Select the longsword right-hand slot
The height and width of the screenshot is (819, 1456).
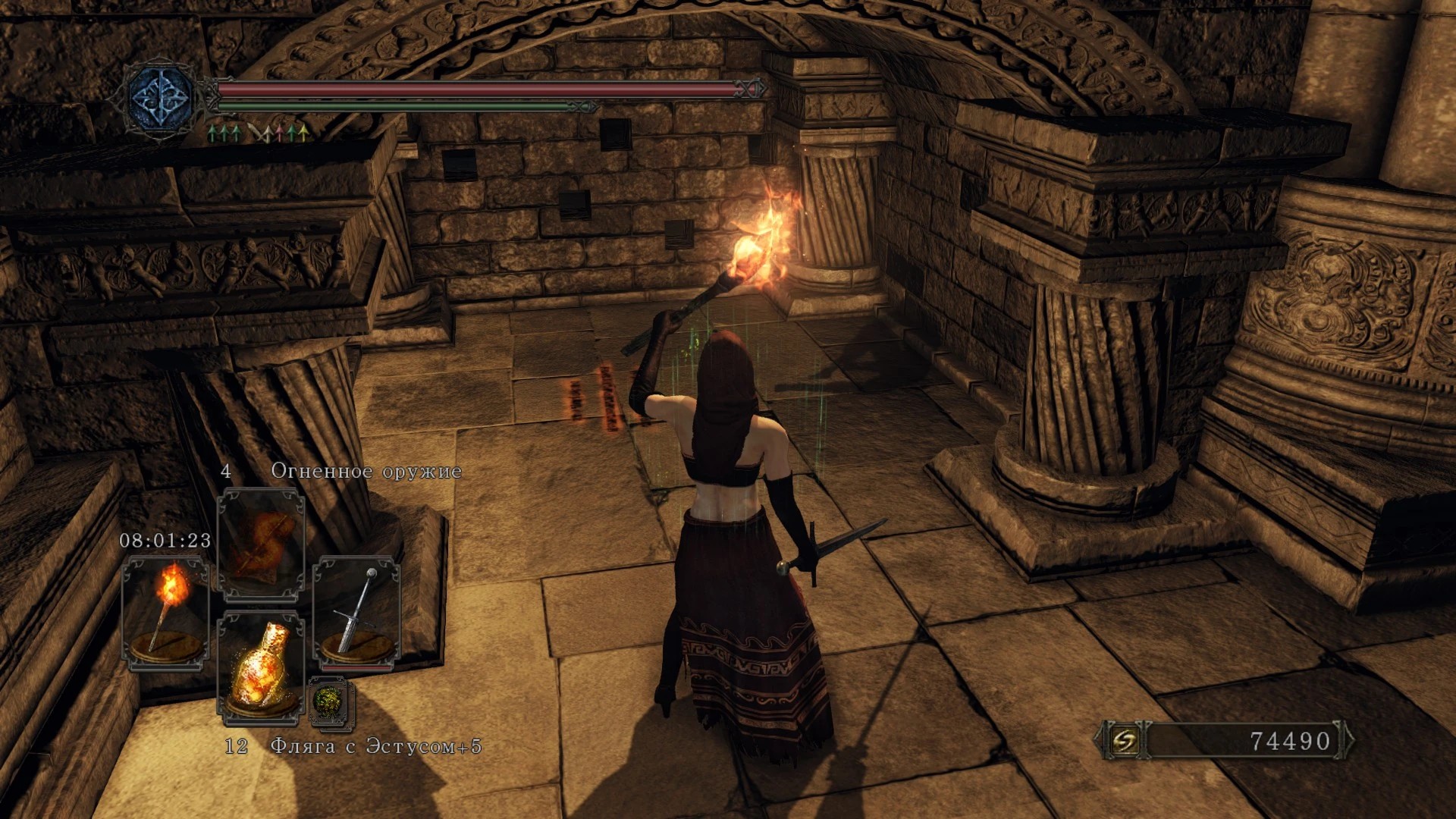pyautogui.click(x=356, y=613)
